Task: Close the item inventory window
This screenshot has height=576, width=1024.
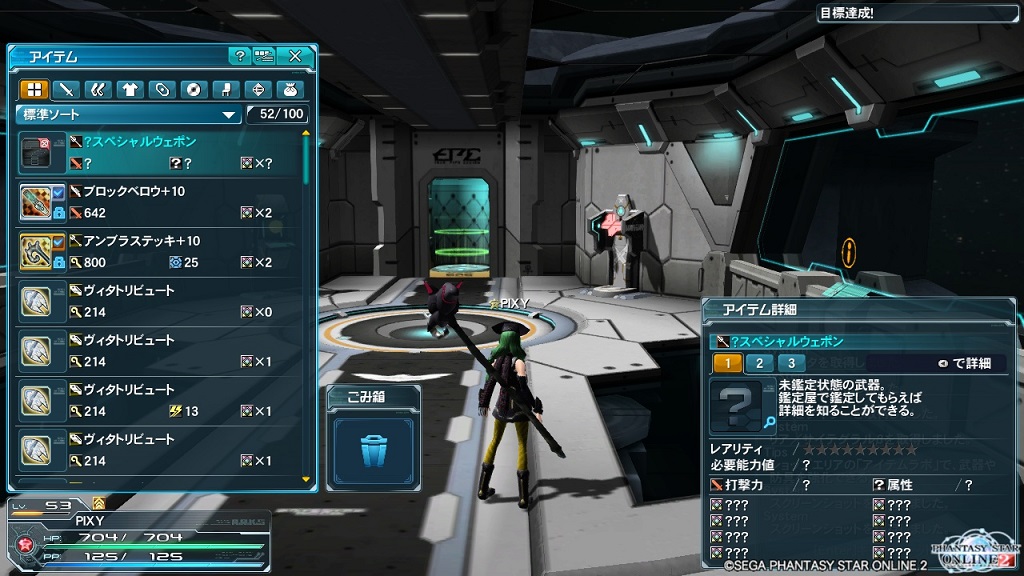Action: click(x=295, y=56)
